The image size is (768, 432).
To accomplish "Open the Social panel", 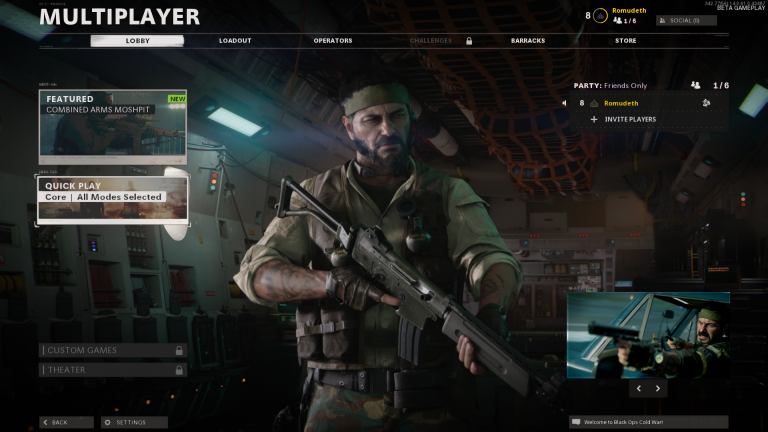I will click(686, 20).
